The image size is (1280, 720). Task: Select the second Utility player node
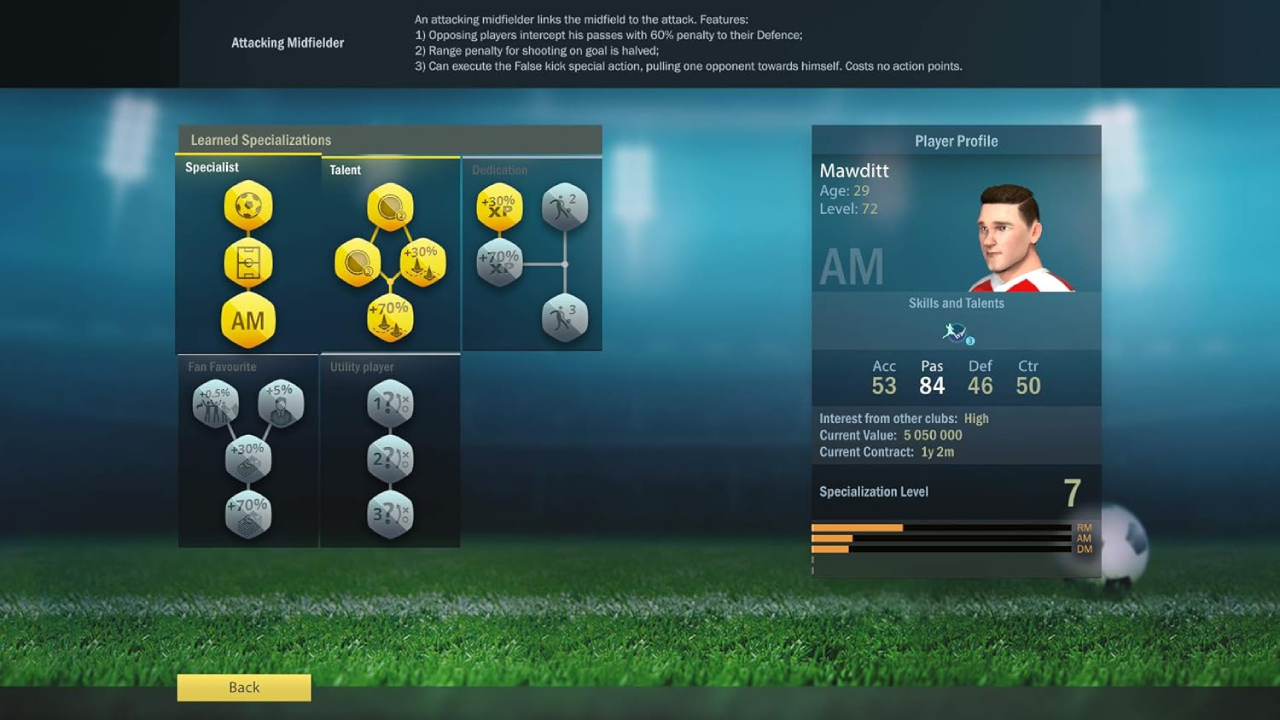(x=390, y=459)
